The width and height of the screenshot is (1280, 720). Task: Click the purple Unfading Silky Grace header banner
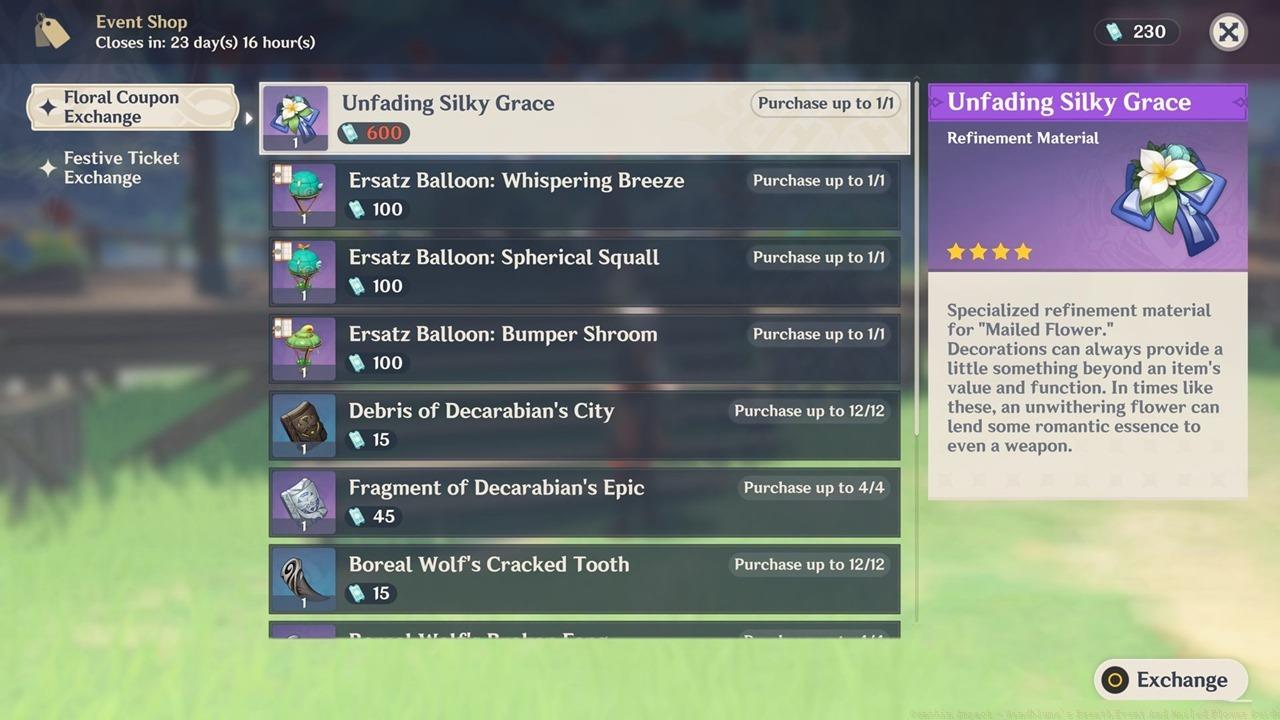point(1087,101)
